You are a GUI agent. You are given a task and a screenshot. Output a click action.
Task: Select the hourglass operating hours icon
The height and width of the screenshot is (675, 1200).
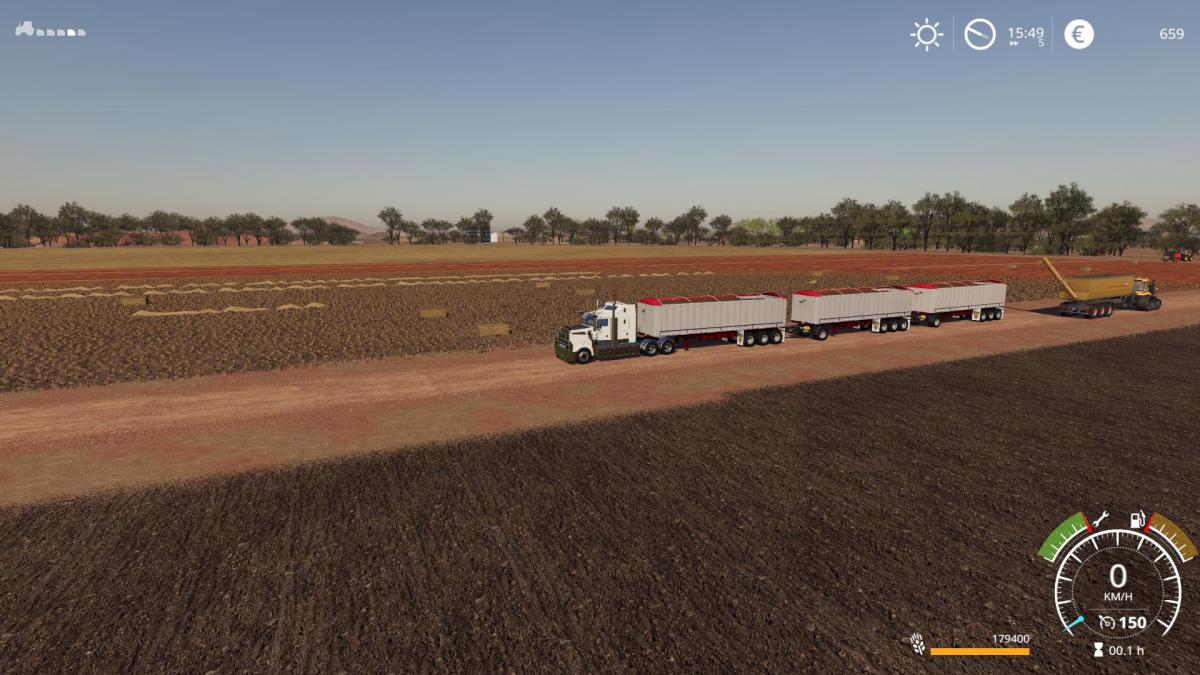point(1098,650)
